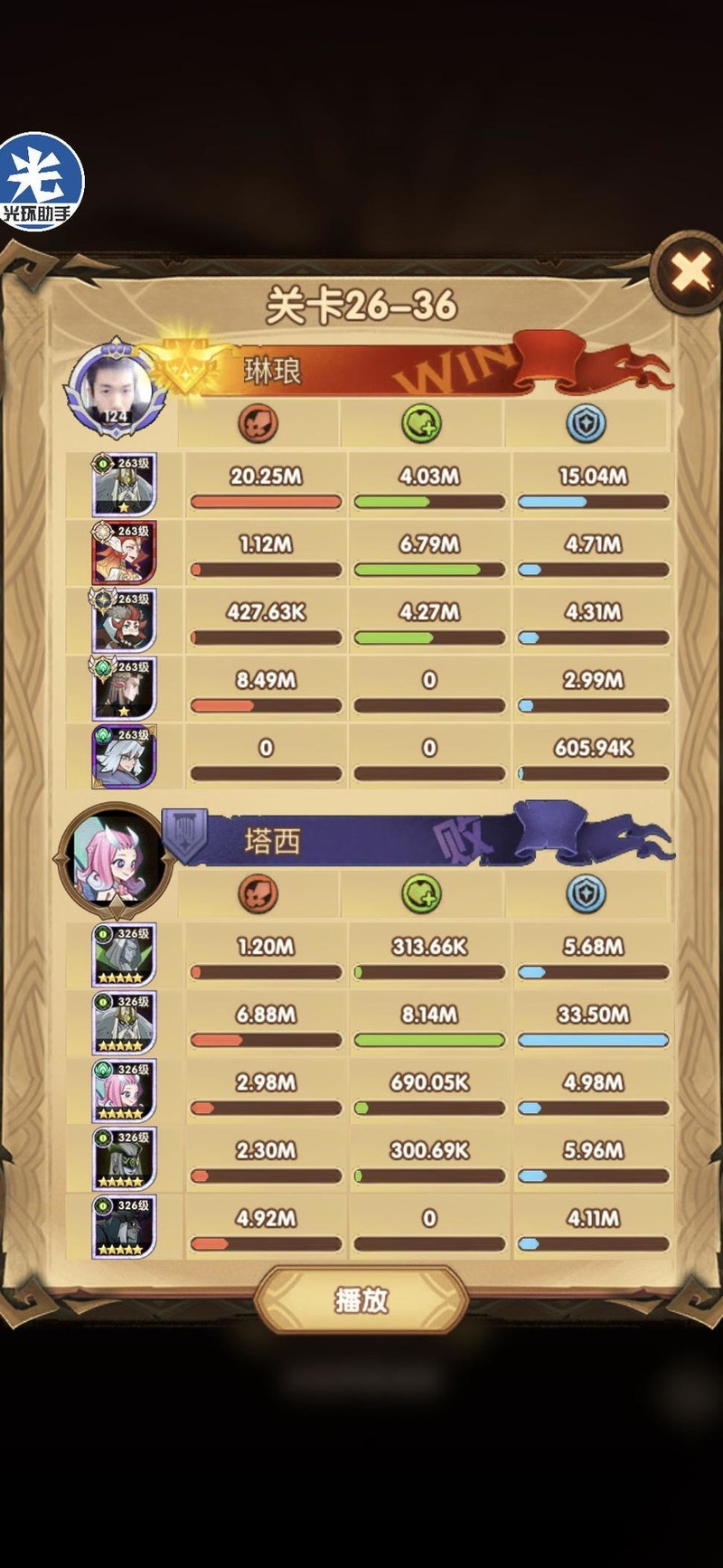Click the red damage icon under 琳琅

tap(258, 423)
